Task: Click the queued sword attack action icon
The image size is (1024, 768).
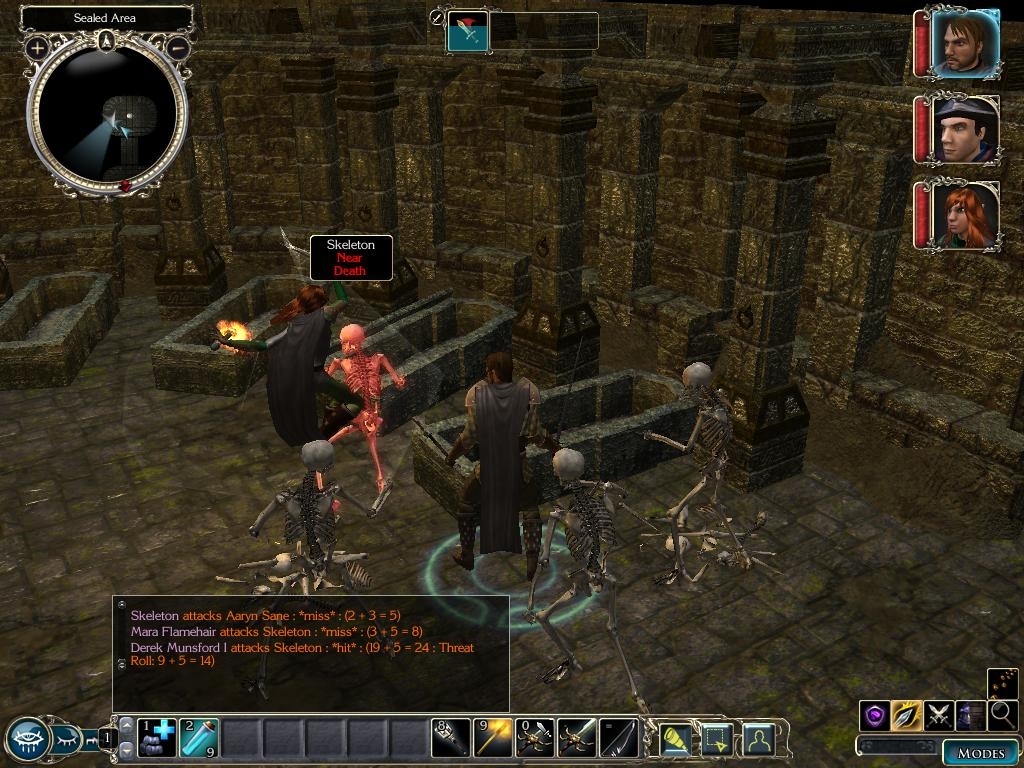Action: point(467,32)
